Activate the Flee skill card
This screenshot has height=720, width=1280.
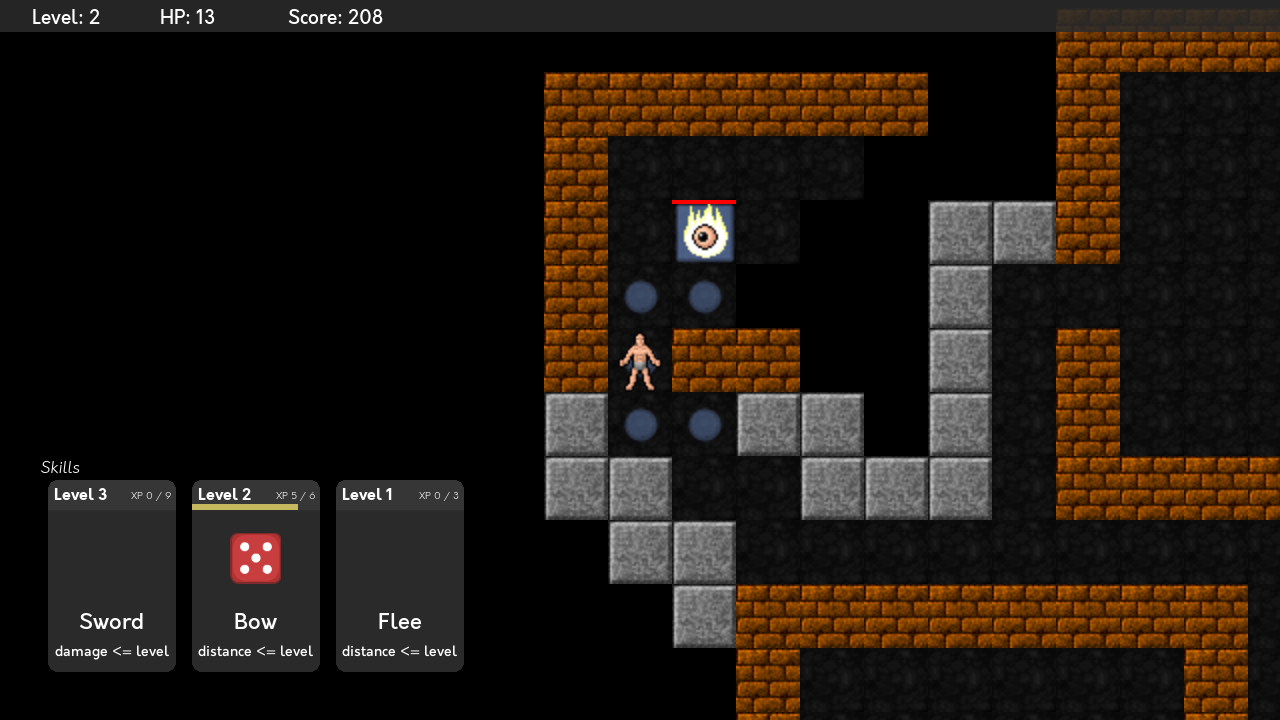pos(400,576)
